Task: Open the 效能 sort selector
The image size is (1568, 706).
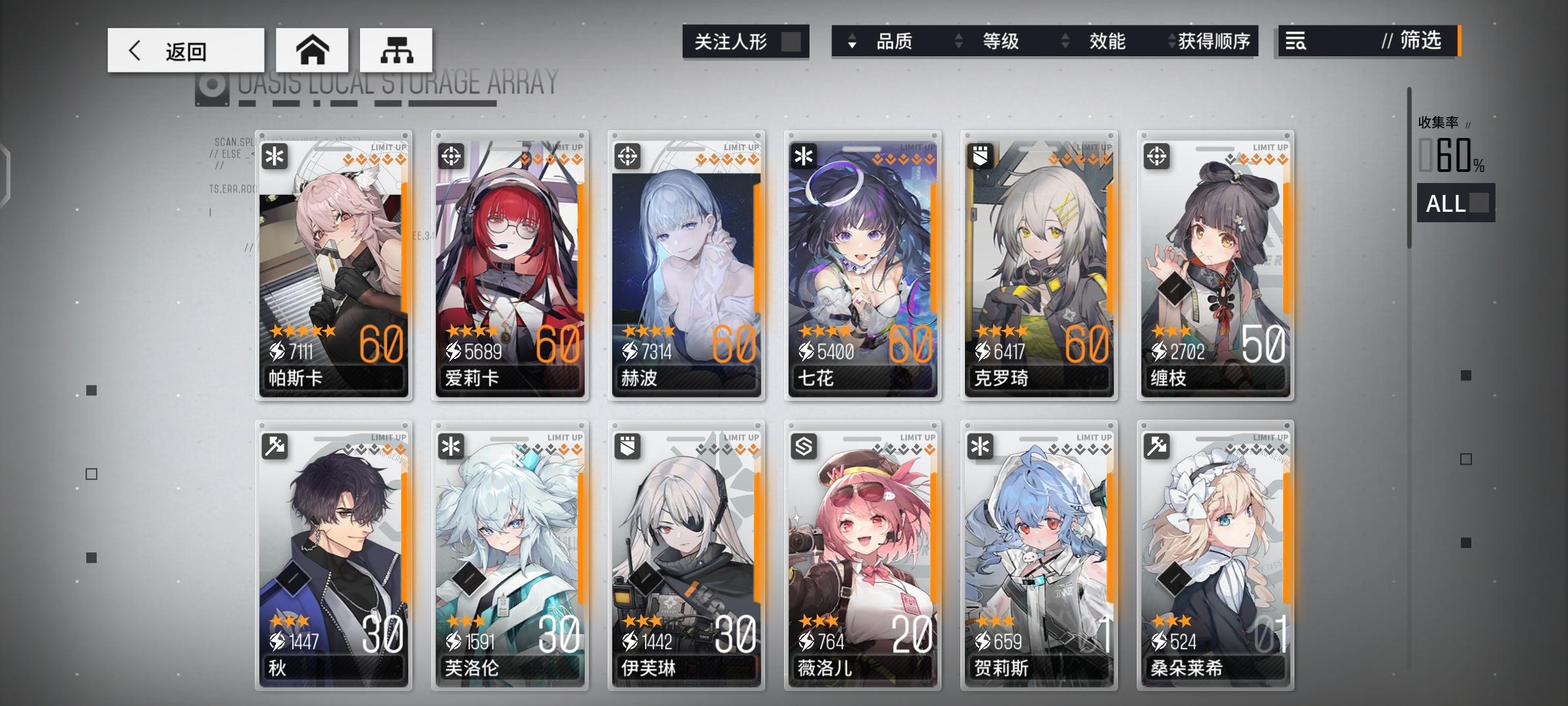Action: (1106, 41)
